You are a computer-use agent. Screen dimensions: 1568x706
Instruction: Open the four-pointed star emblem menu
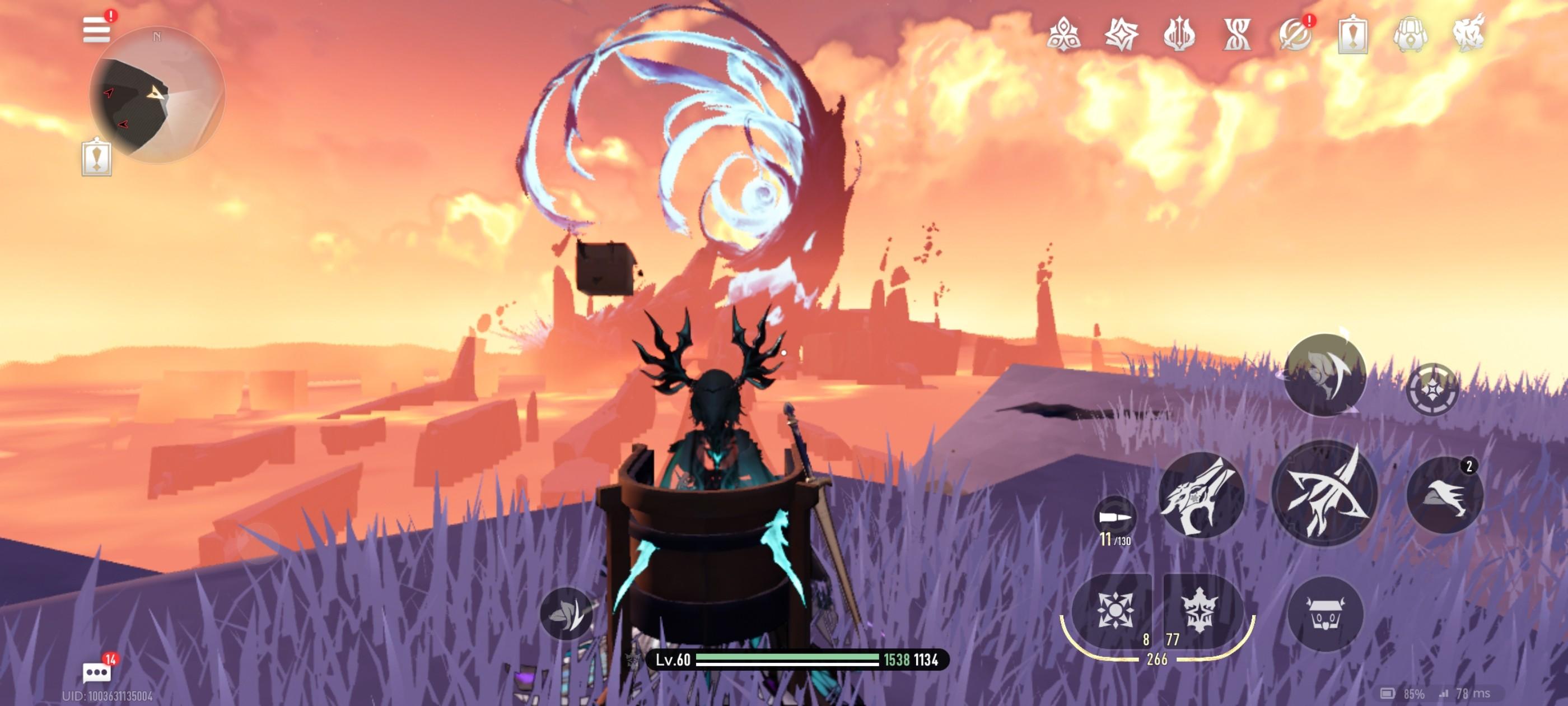tap(1121, 34)
